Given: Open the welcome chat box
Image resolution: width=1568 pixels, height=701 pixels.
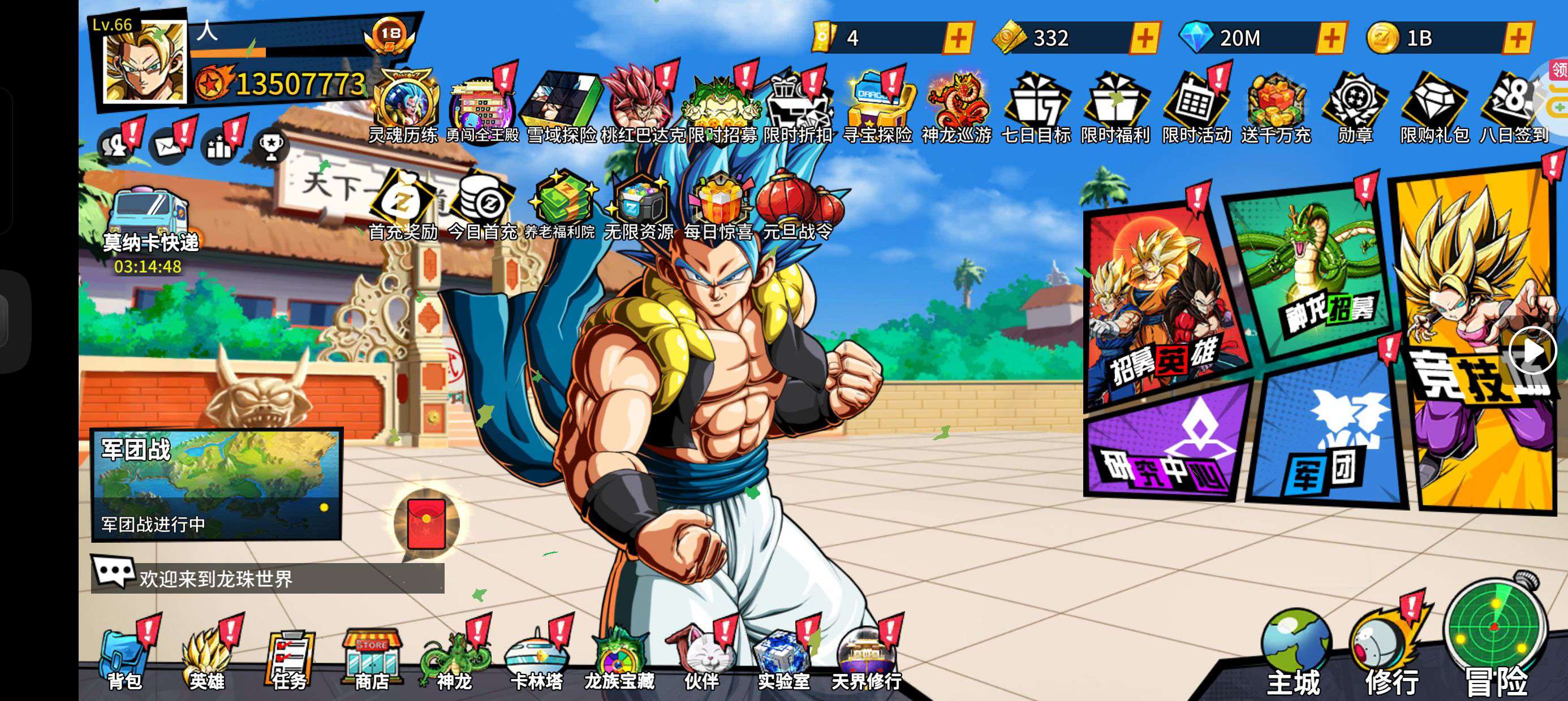Looking at the screenshot, I should pyautogui.click(x=268, y=577).
